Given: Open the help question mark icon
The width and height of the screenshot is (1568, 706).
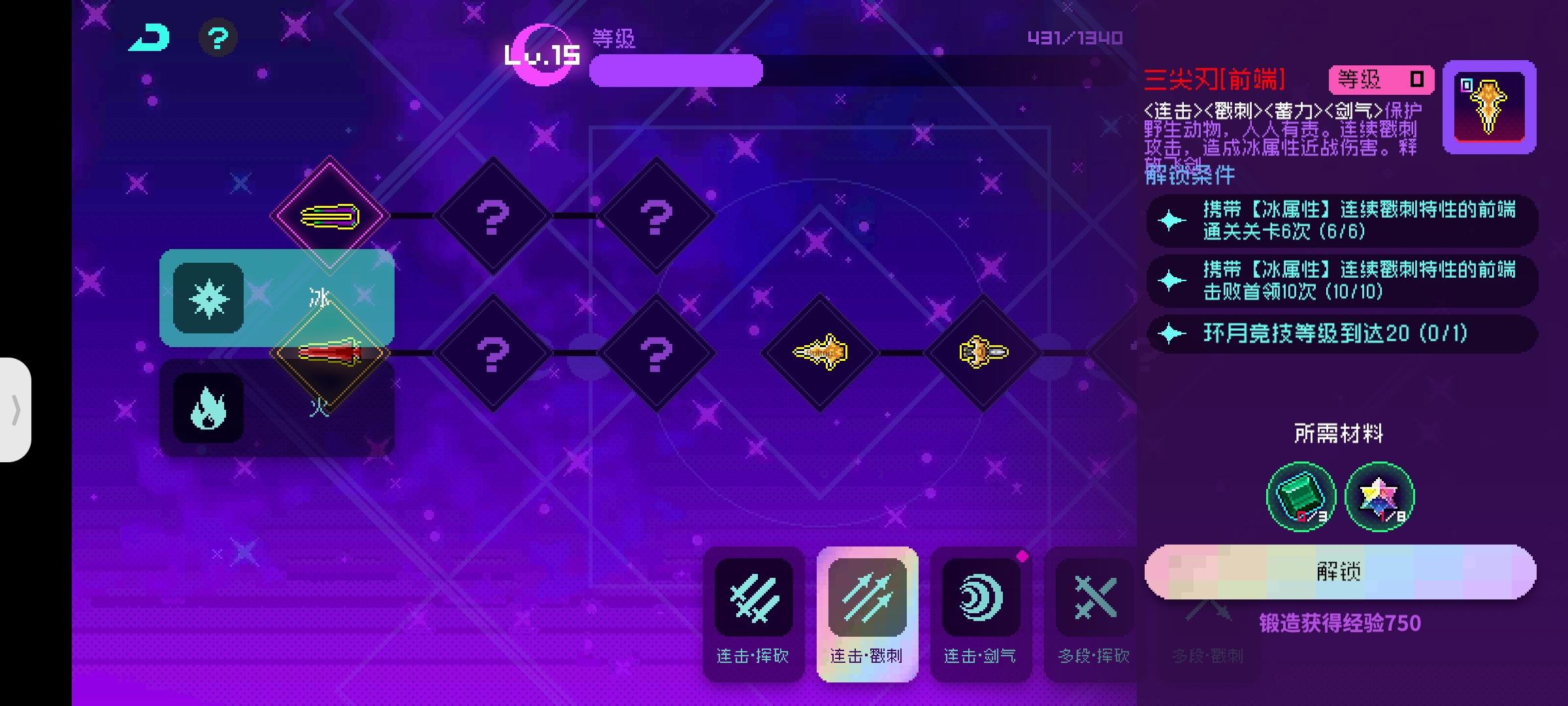Looking at the screenshot, I should pyautogui.click(x=218, y=39).
